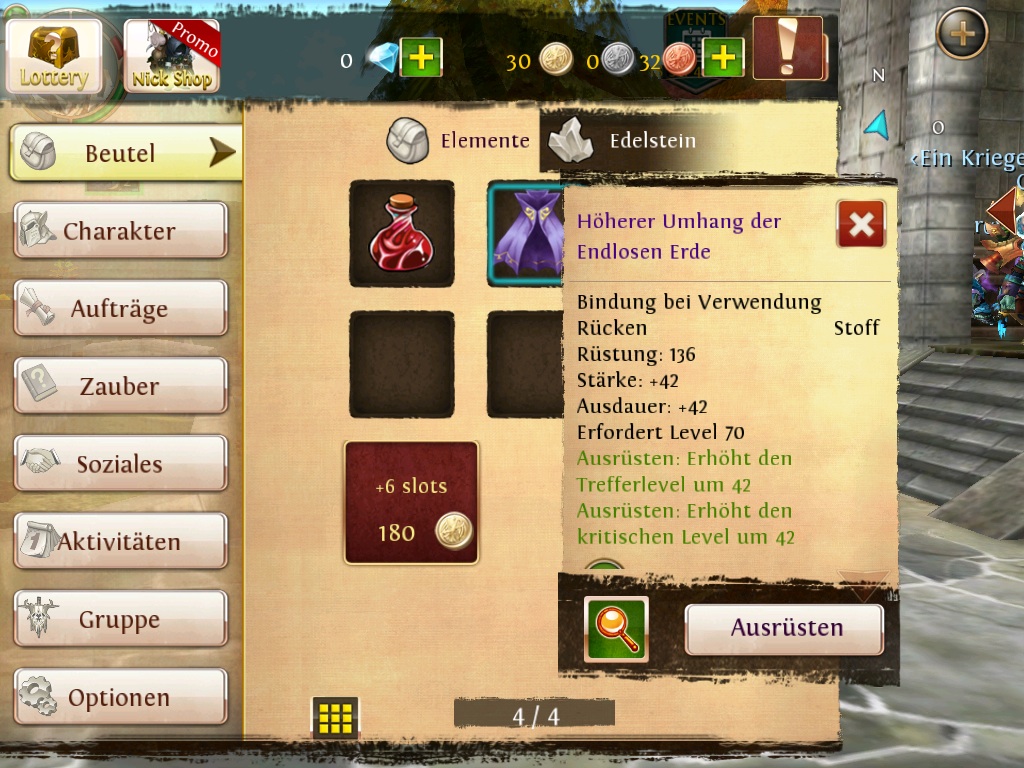1024x768 pixels.
Task: Open the Aktivitäten menu
Action: [x=120, y=542]
